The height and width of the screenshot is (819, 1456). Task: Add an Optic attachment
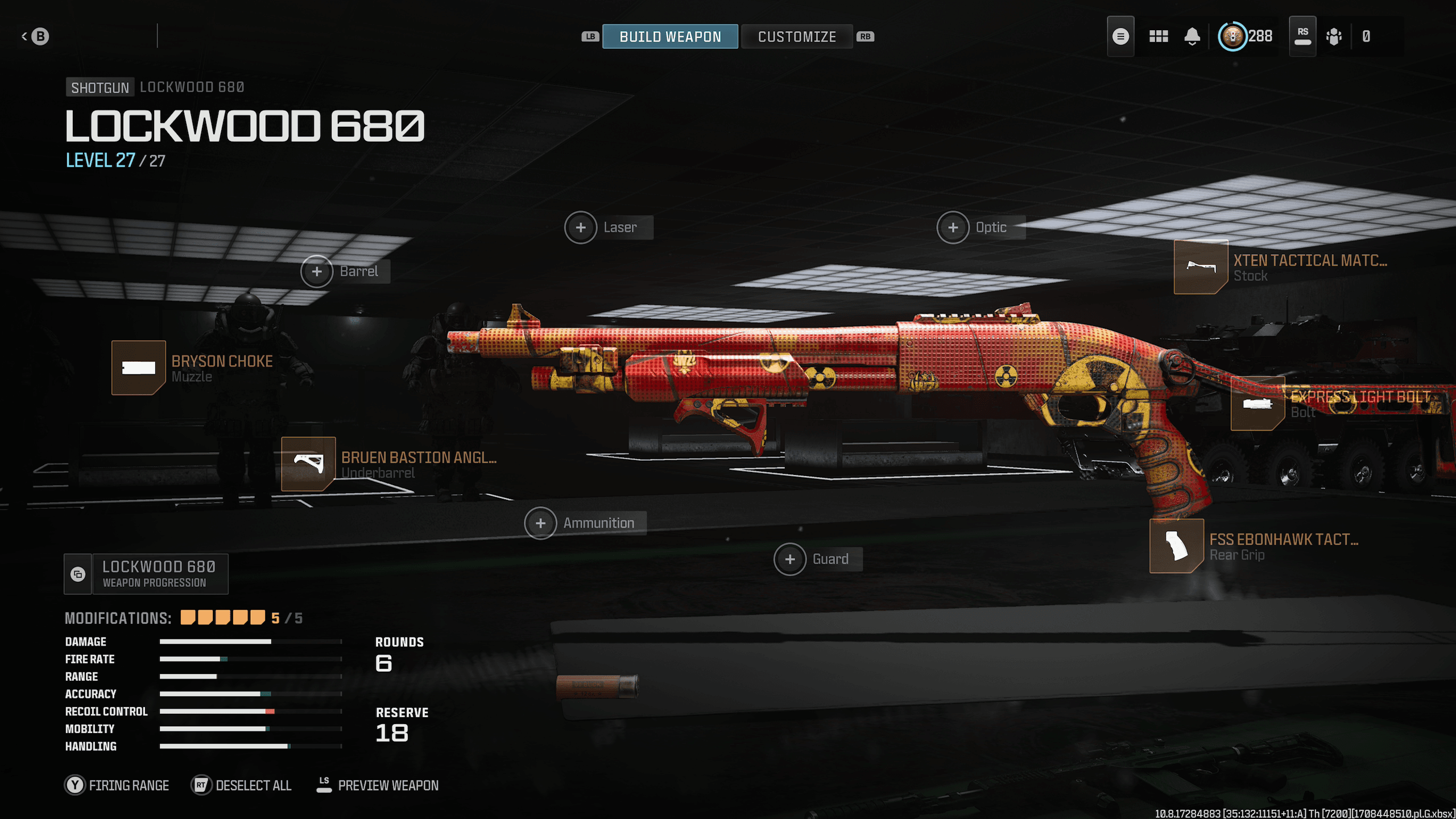point(953,227)
